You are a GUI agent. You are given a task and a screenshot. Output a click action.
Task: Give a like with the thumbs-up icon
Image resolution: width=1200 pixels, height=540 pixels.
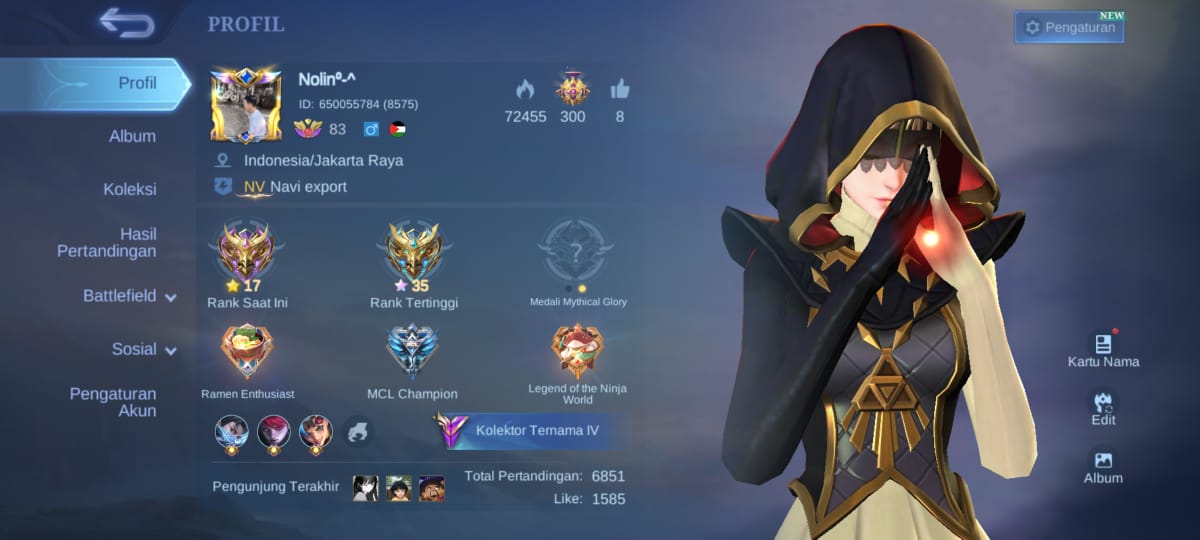coord(620,90)
